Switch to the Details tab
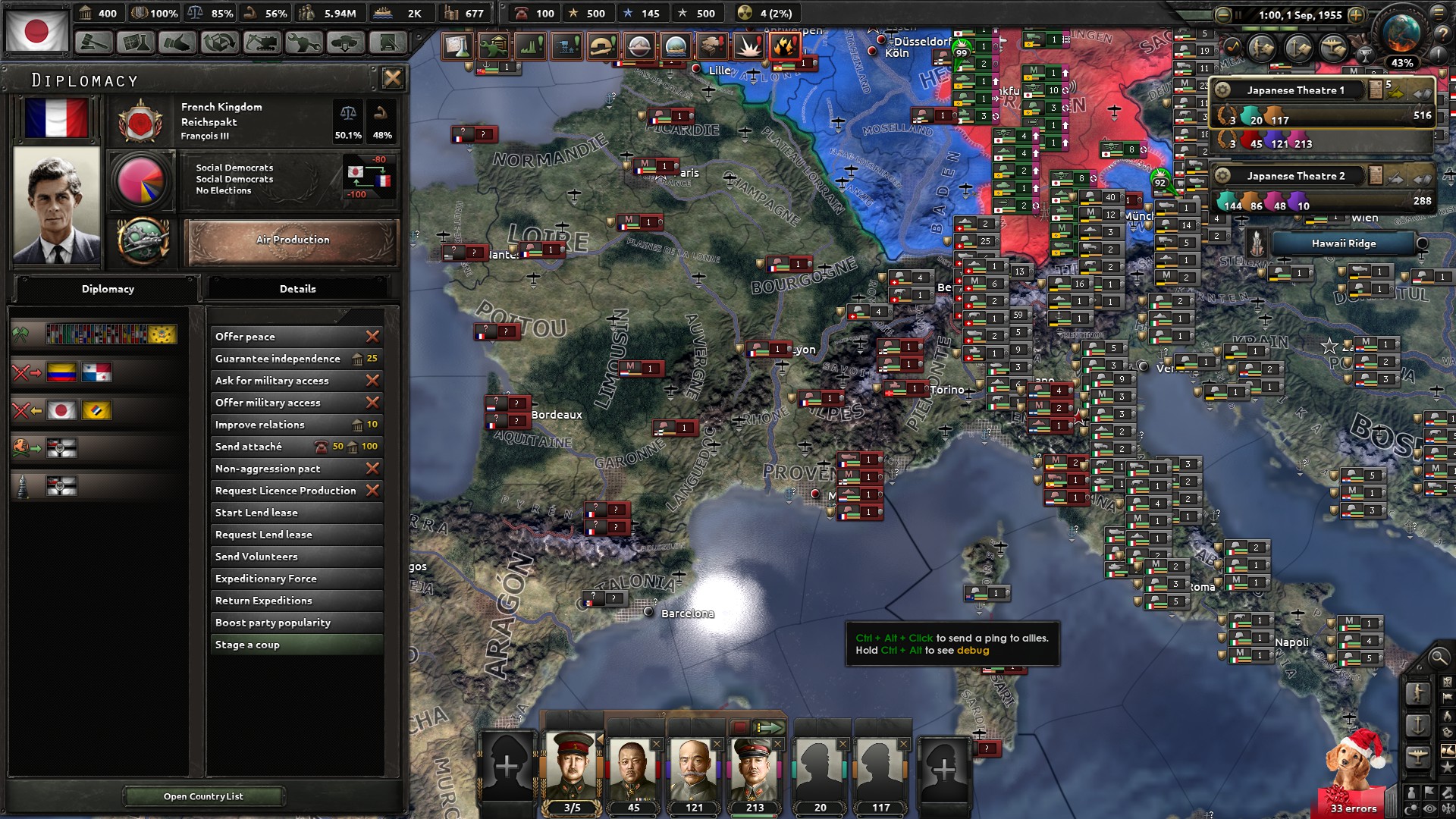Image resolution: width=1456 pixels, height=819 pixels. (298, 289)
